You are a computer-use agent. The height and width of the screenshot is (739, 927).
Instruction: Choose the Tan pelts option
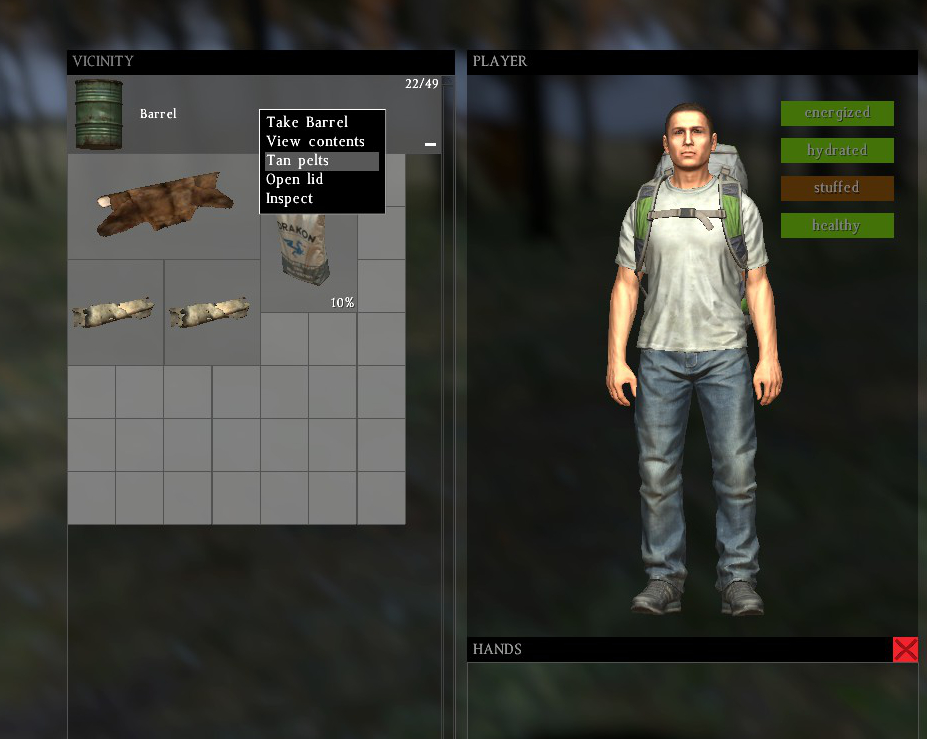click(x=298, y=160)
